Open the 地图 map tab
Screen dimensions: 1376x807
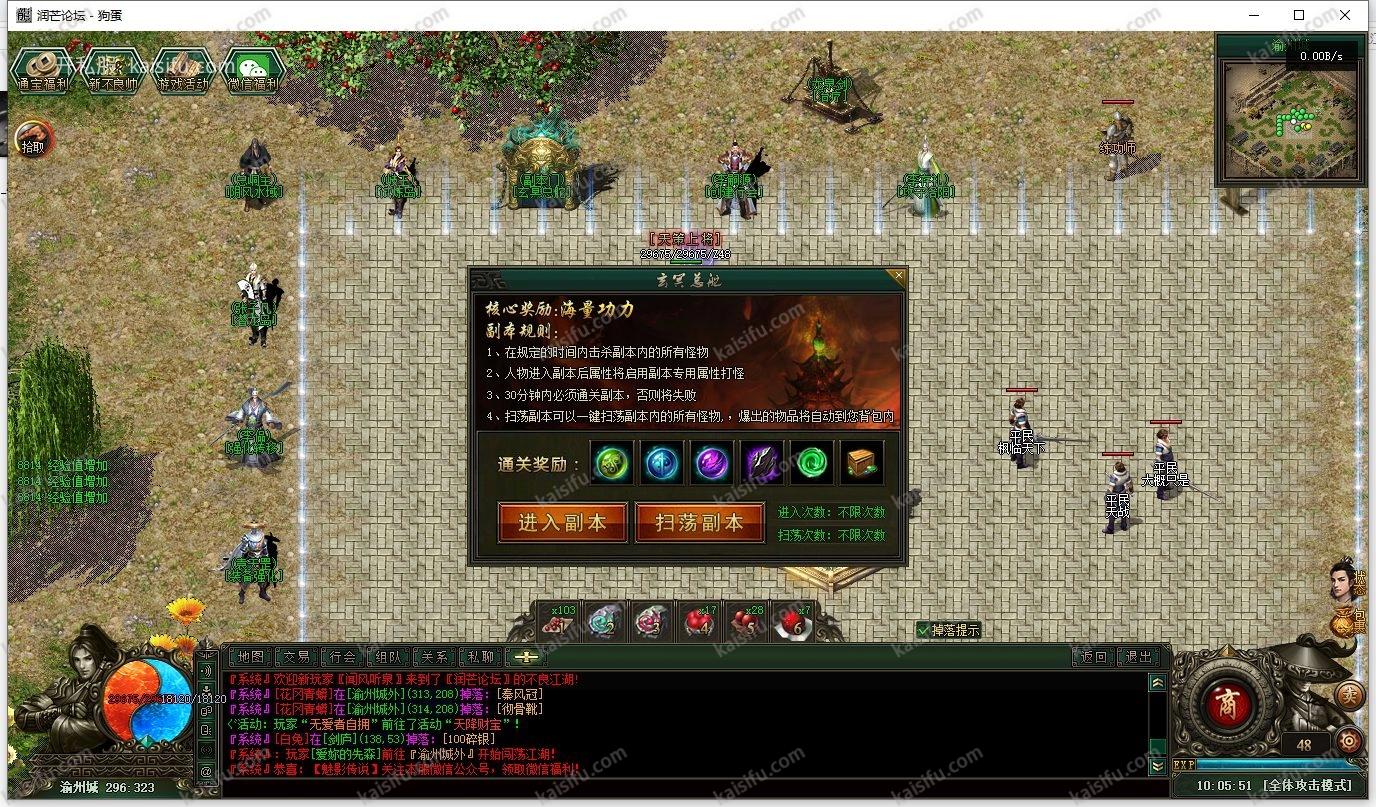click(250, 657)
